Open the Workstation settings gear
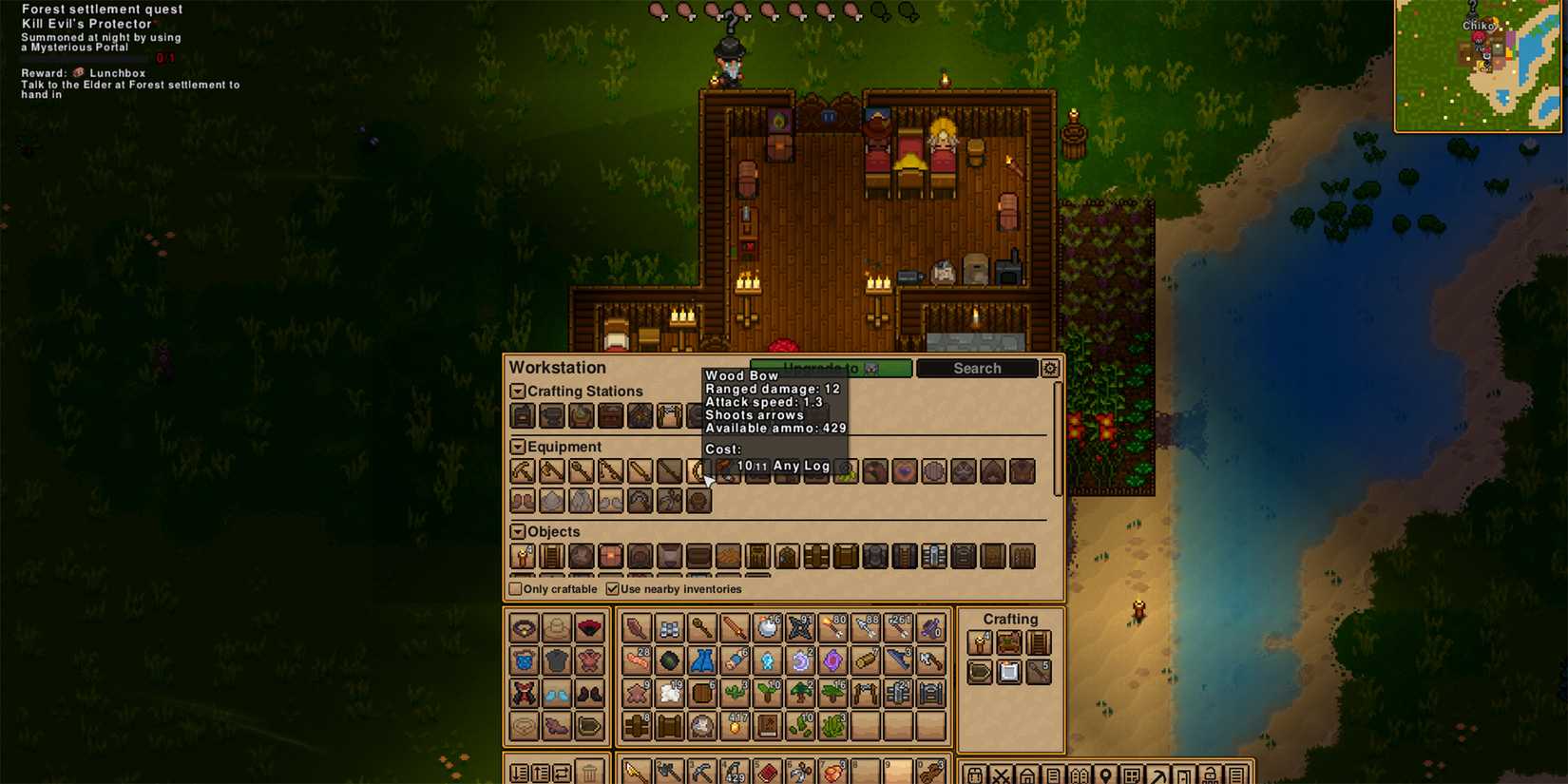The width and height of the screenshot is (1568, 784). click(1049, 368)
